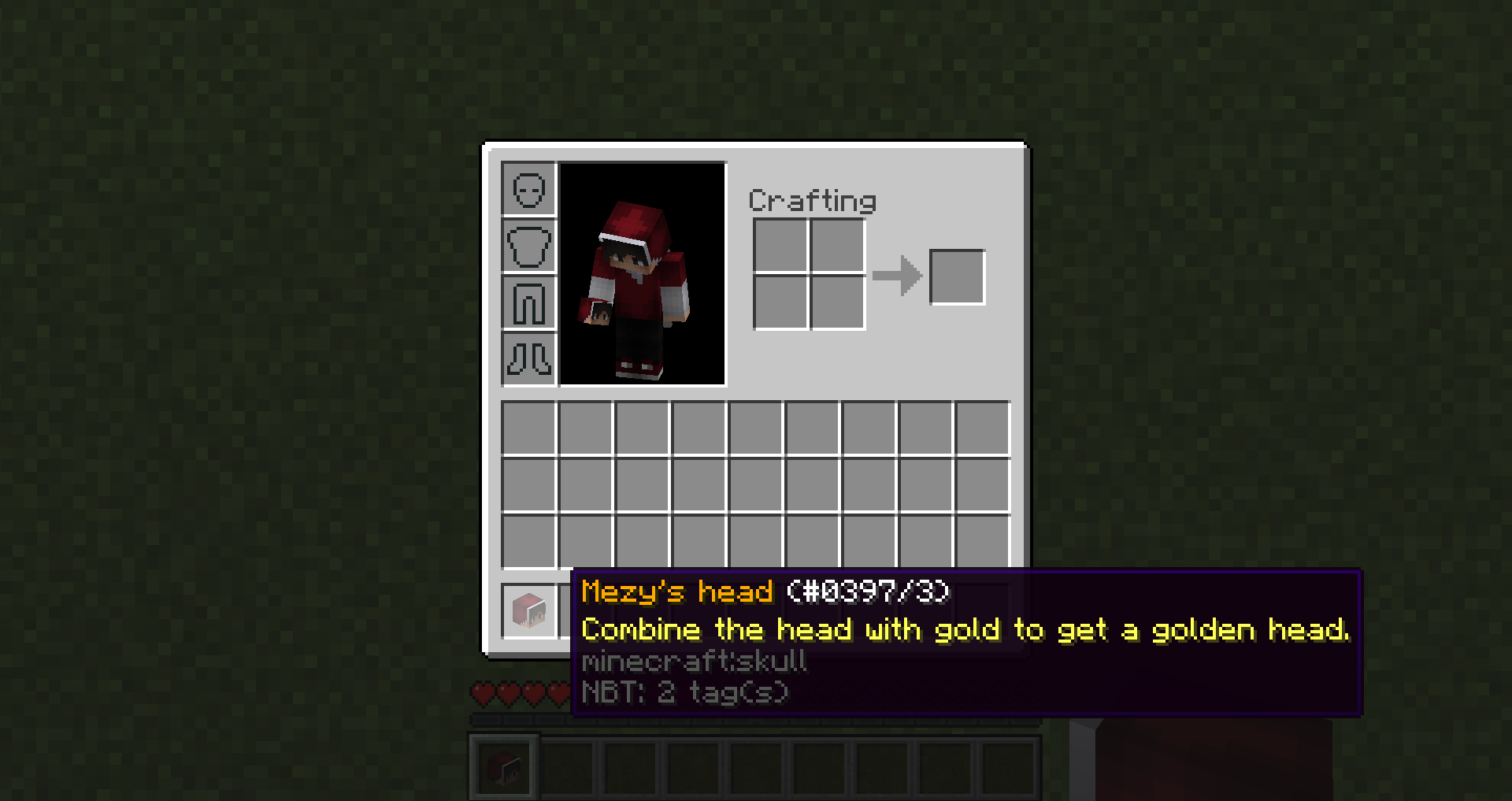Viewport: 1512px width, 801px height.
Task: Select the leggings armor slot
Action: 529,303
